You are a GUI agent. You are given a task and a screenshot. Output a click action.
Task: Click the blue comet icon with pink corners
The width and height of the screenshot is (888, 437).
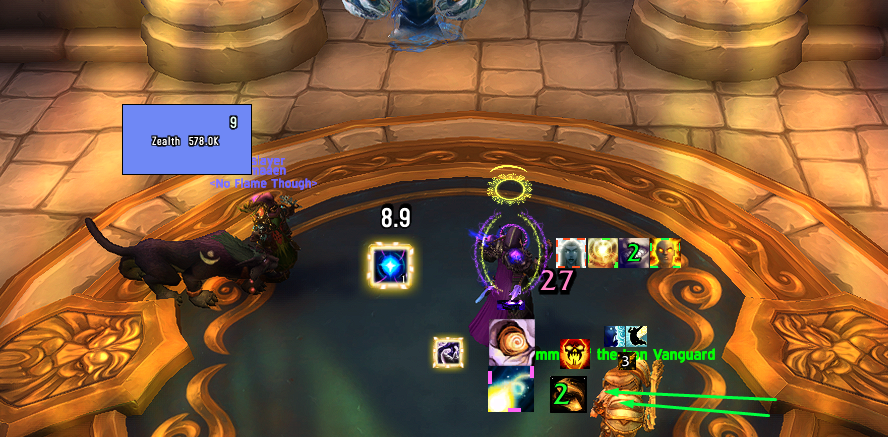click(x=510, y=390)
